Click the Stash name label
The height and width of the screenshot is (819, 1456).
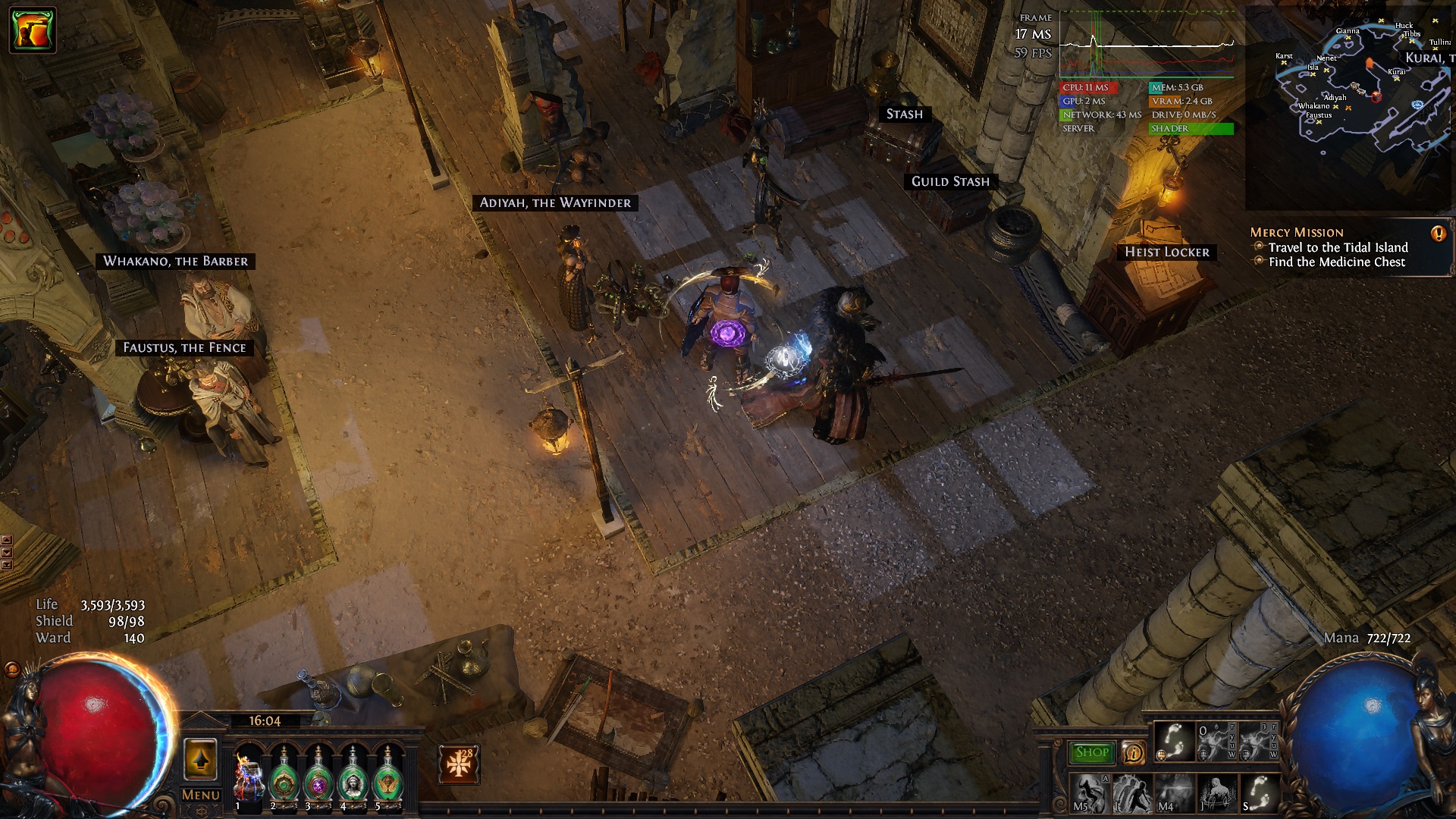coord(904,115)
